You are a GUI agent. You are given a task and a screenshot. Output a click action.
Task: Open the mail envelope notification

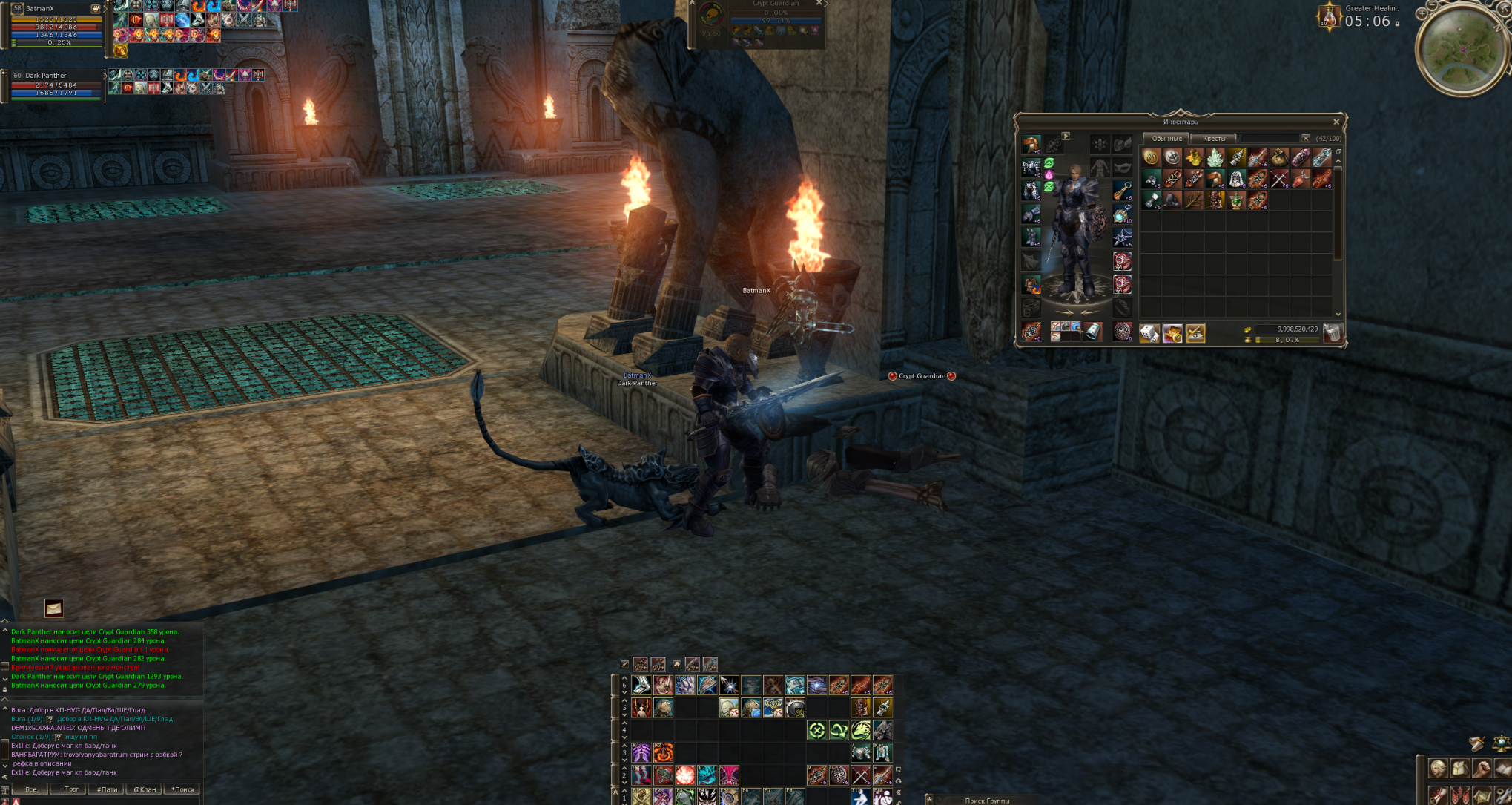tap(53, 608)
